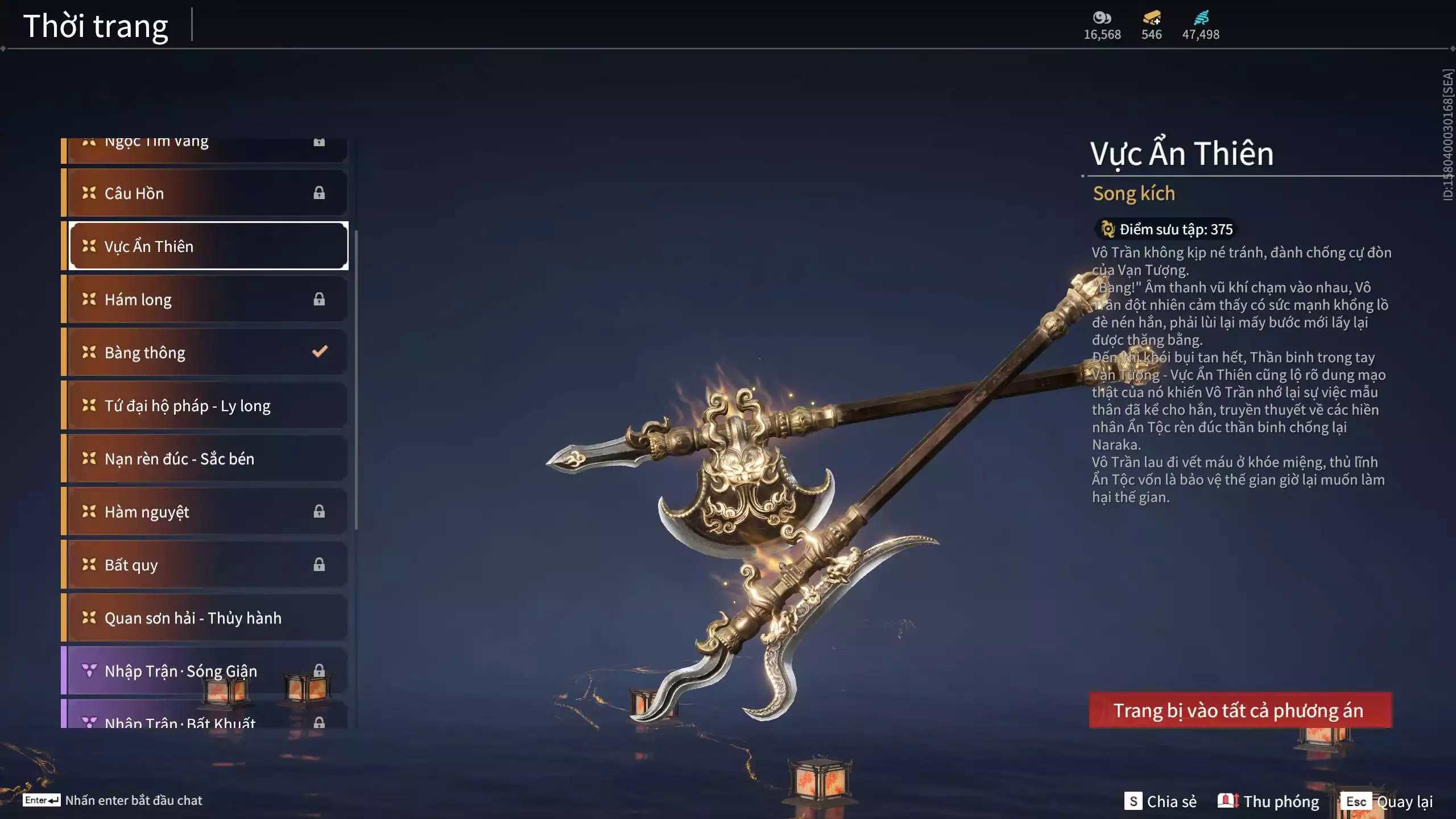
Task: Click the lock icon on Hàm nguyệt
Action: tap(318, 511)
